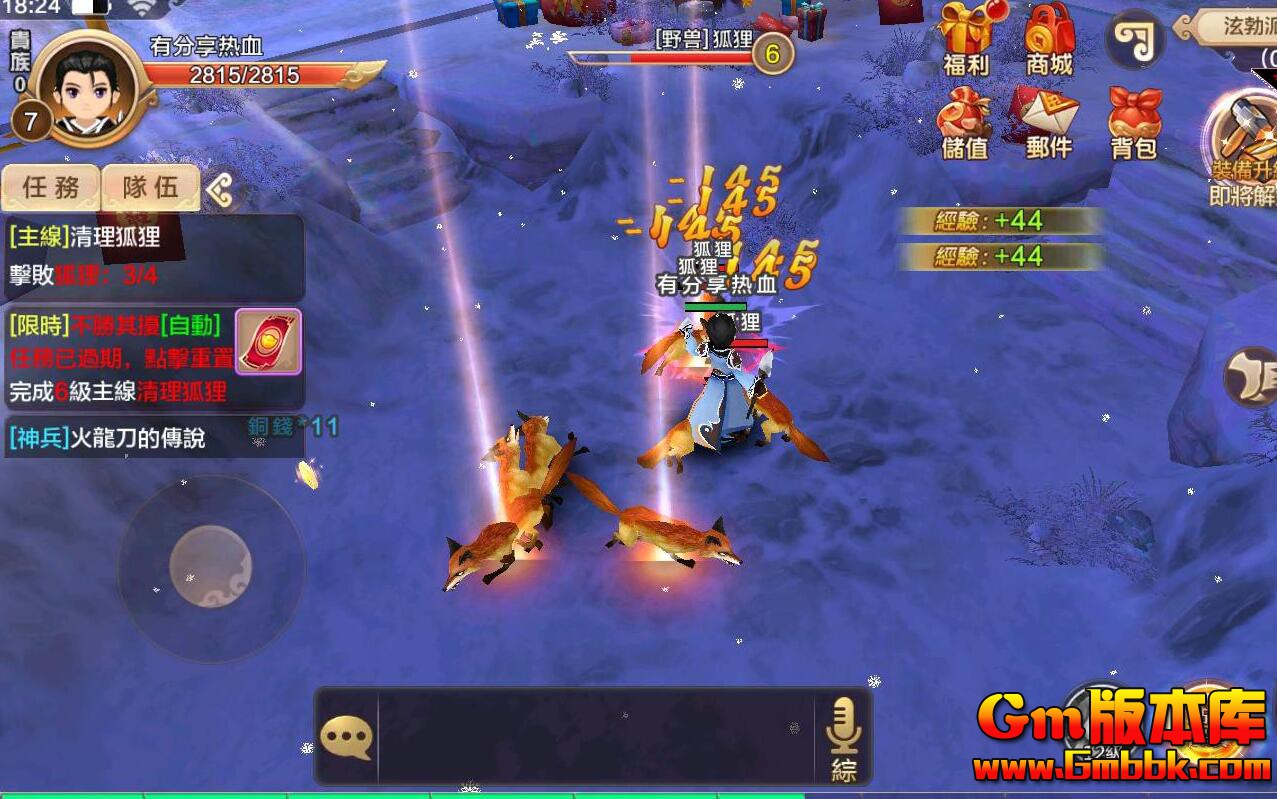
Task: Open the 商城 shop
Action: point(1049,40)
